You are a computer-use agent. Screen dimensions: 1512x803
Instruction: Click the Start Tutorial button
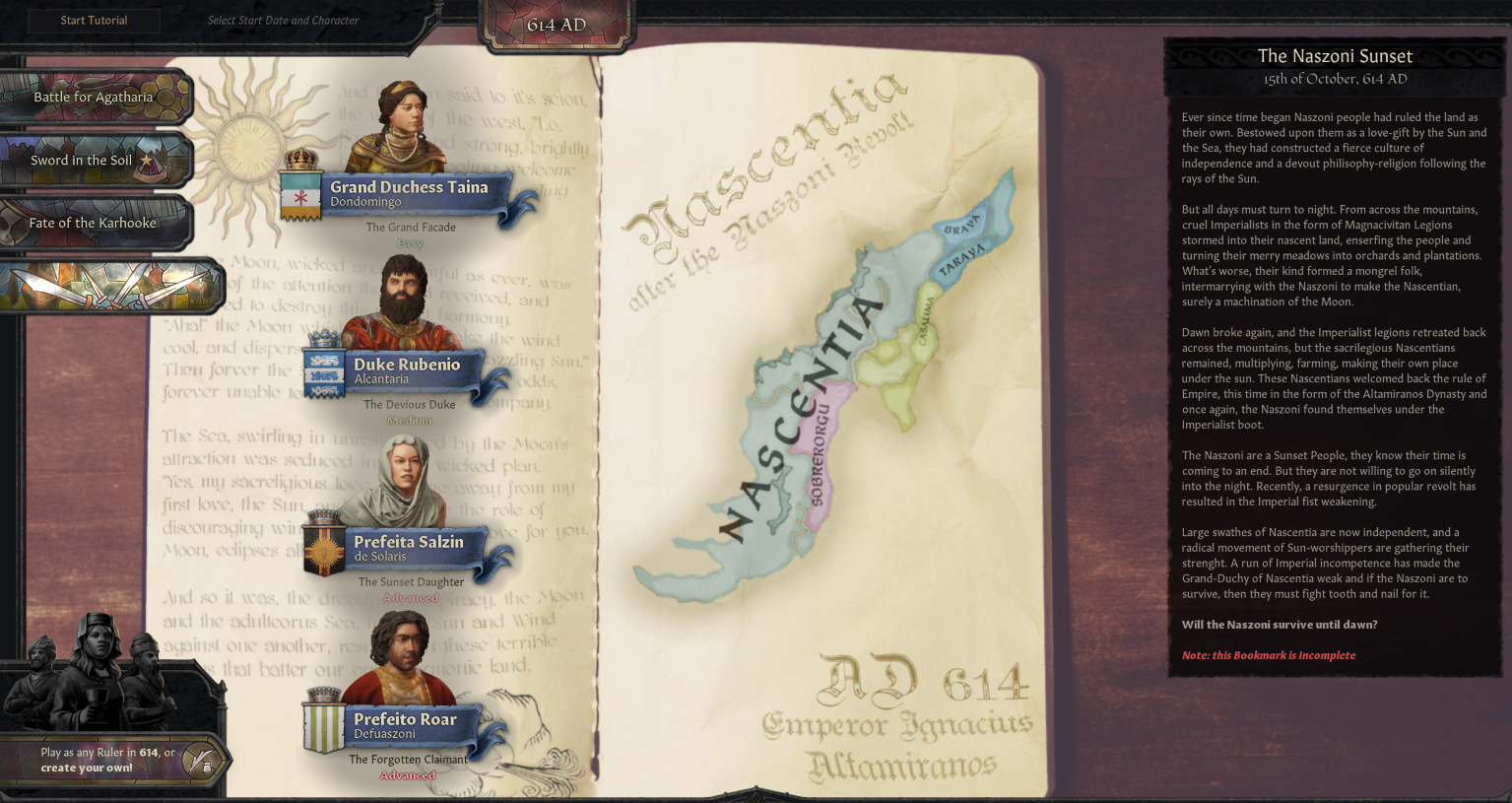[94, 21]
